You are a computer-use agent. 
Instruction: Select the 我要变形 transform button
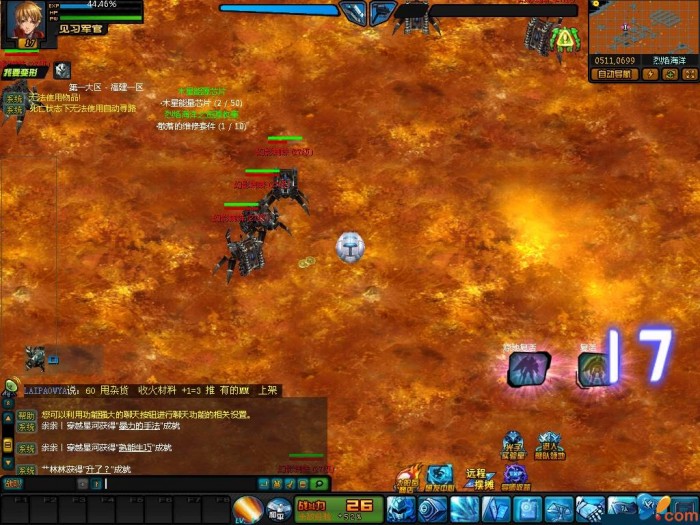[x=21, y=72]
